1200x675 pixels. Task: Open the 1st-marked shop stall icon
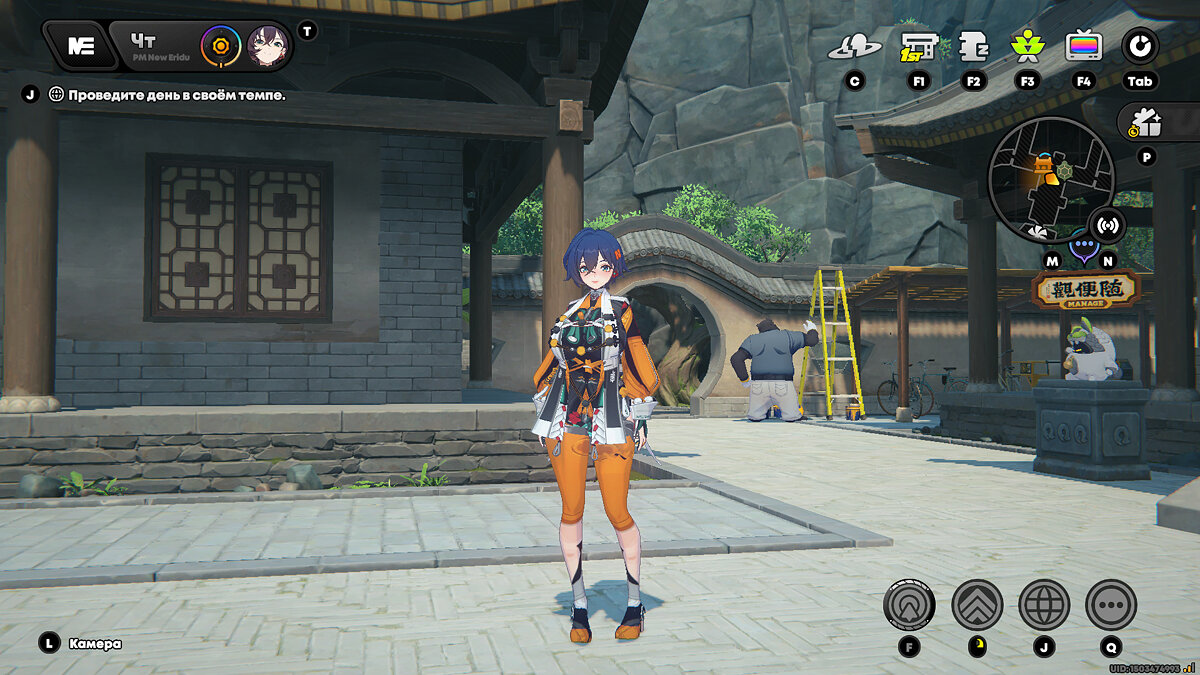918,46
